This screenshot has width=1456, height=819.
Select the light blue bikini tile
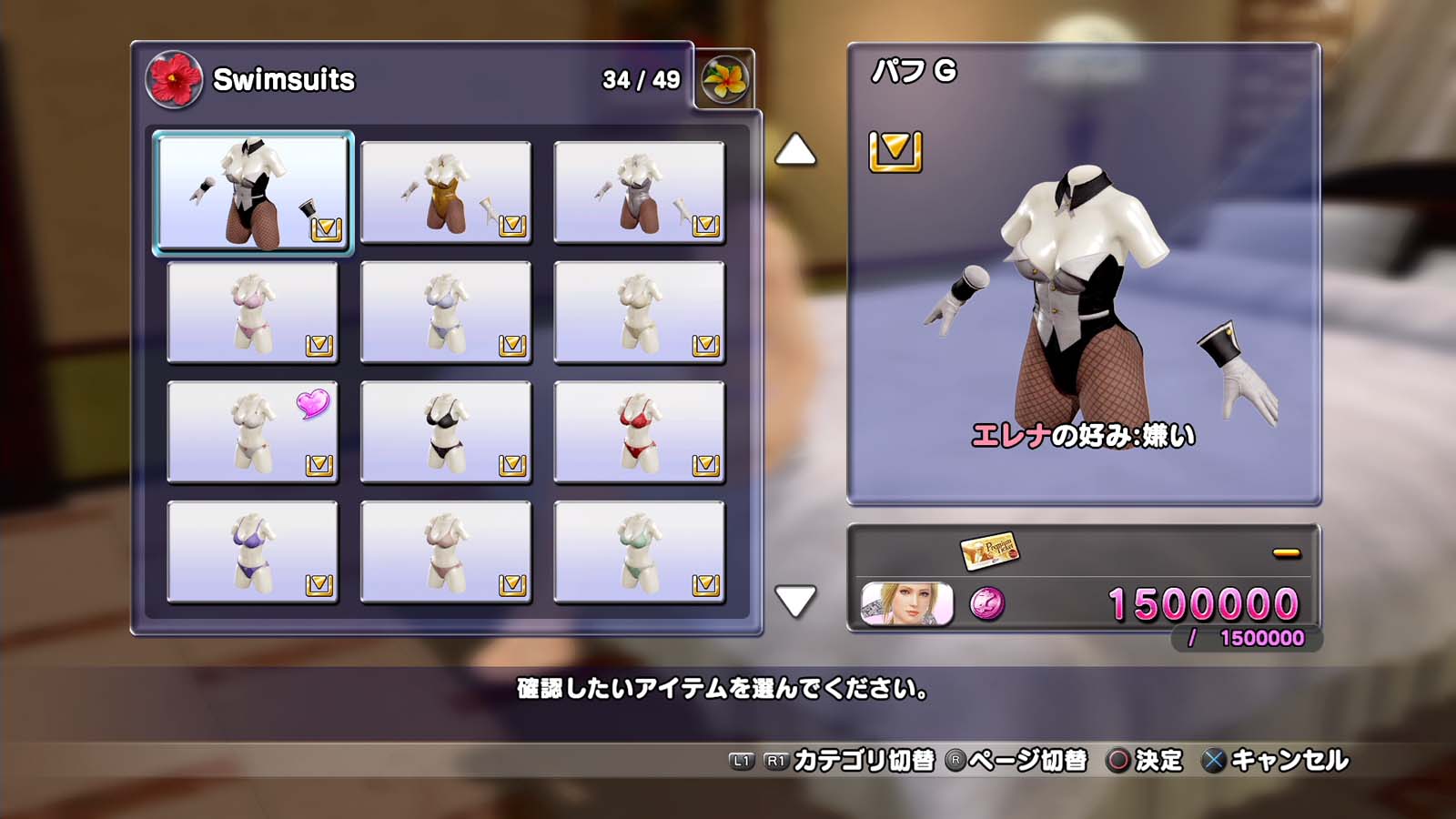446,312
